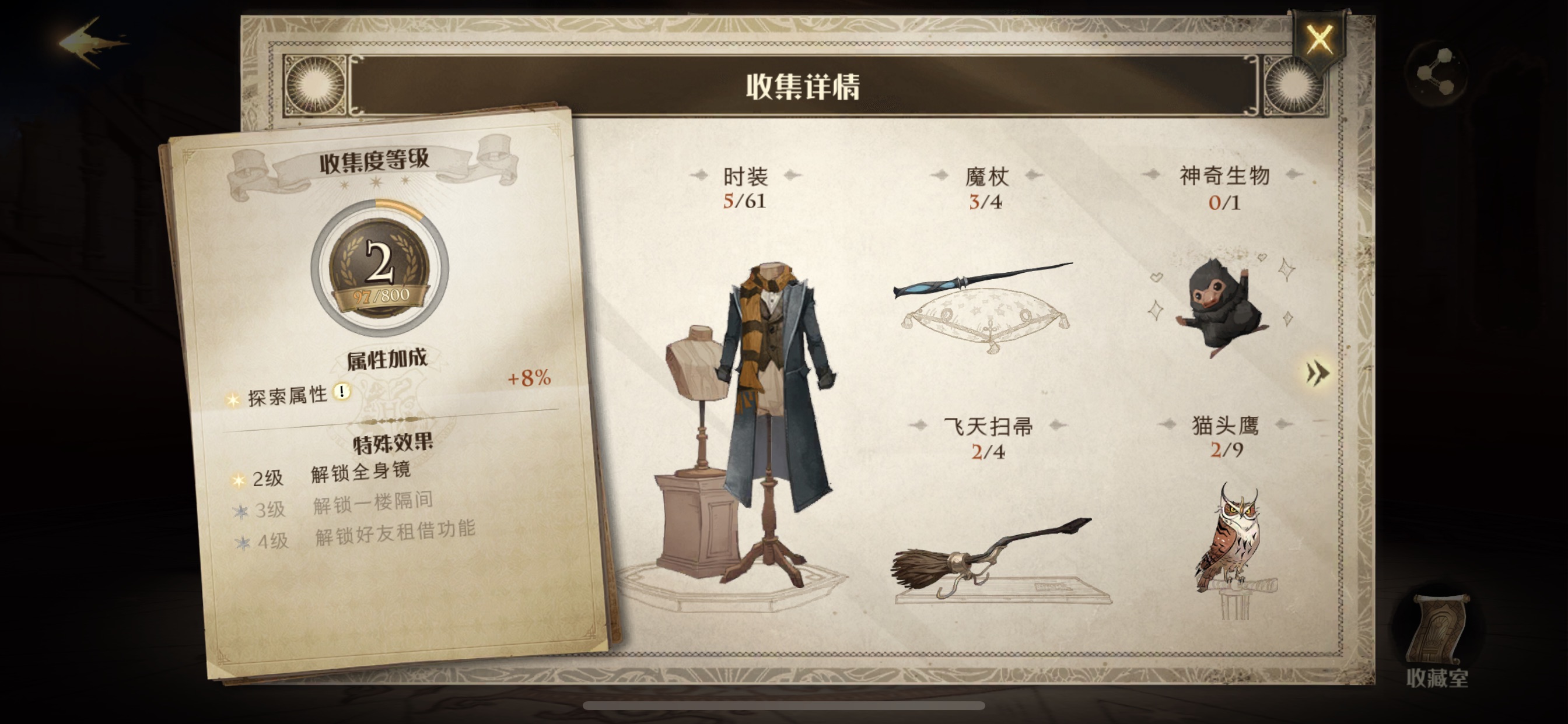1568x724 pixels.
Task: View the 神奇生物 creature collection
Action: (1224, 304)
